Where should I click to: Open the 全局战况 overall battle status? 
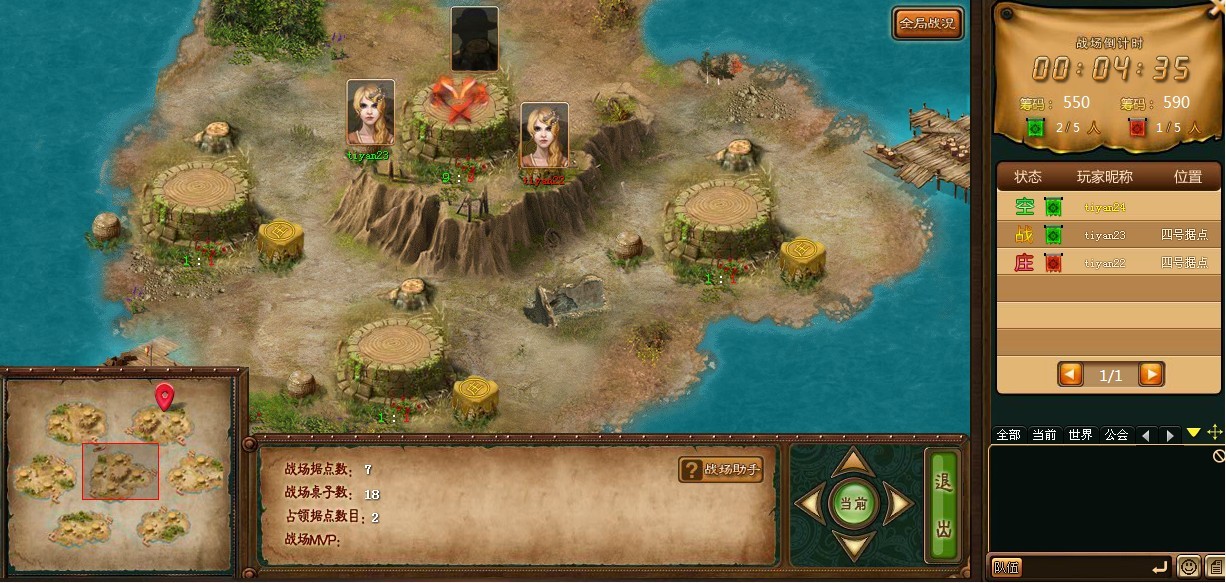[928, 24]
